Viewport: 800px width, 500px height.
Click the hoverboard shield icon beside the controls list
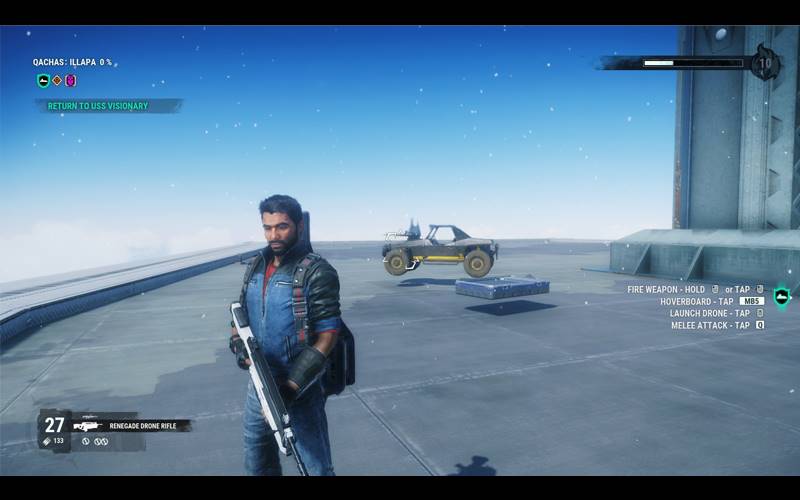pos(782,297)
